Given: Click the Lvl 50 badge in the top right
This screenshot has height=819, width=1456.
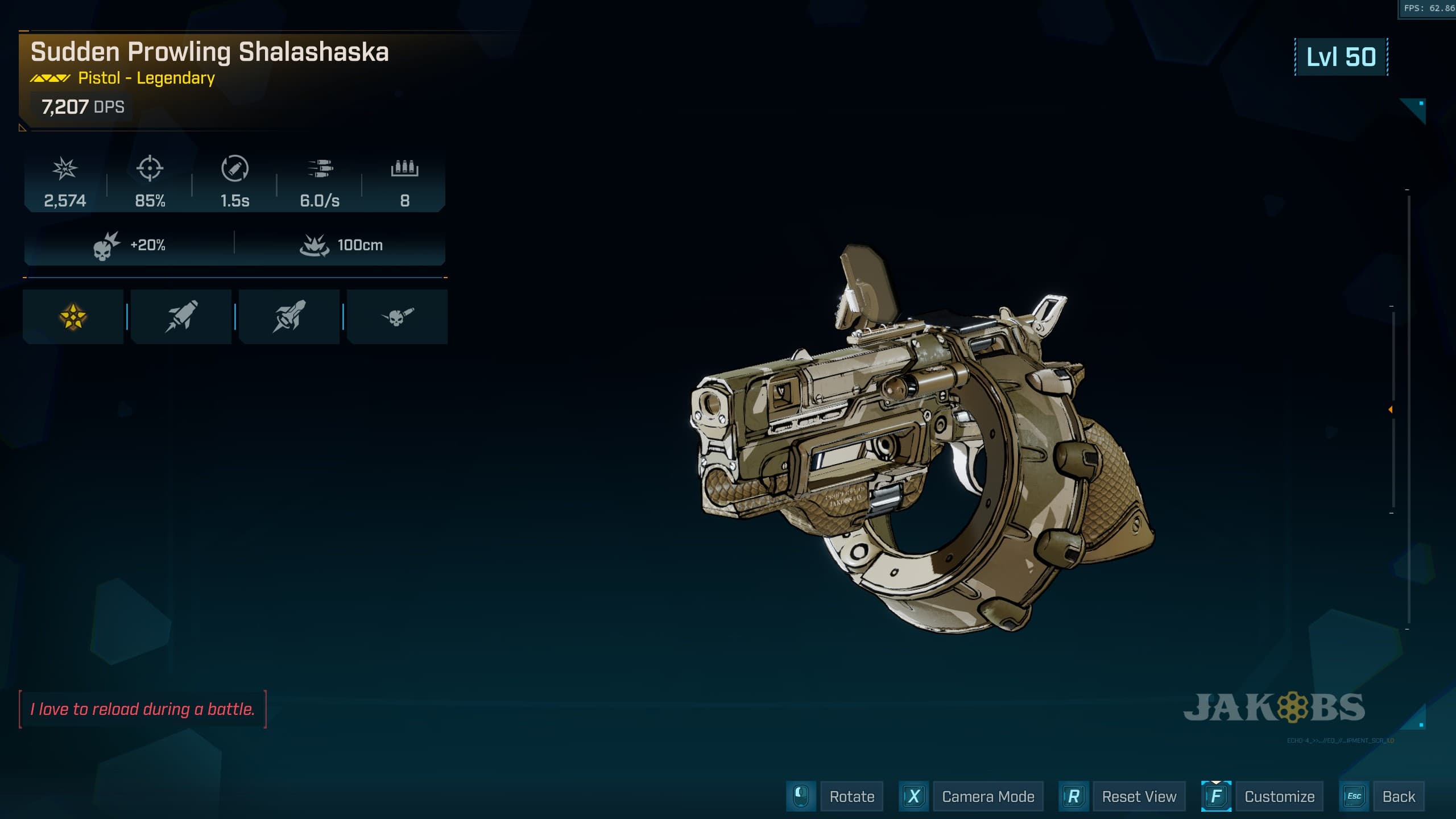Looking at the screenshot, I should coord(1340,57).
